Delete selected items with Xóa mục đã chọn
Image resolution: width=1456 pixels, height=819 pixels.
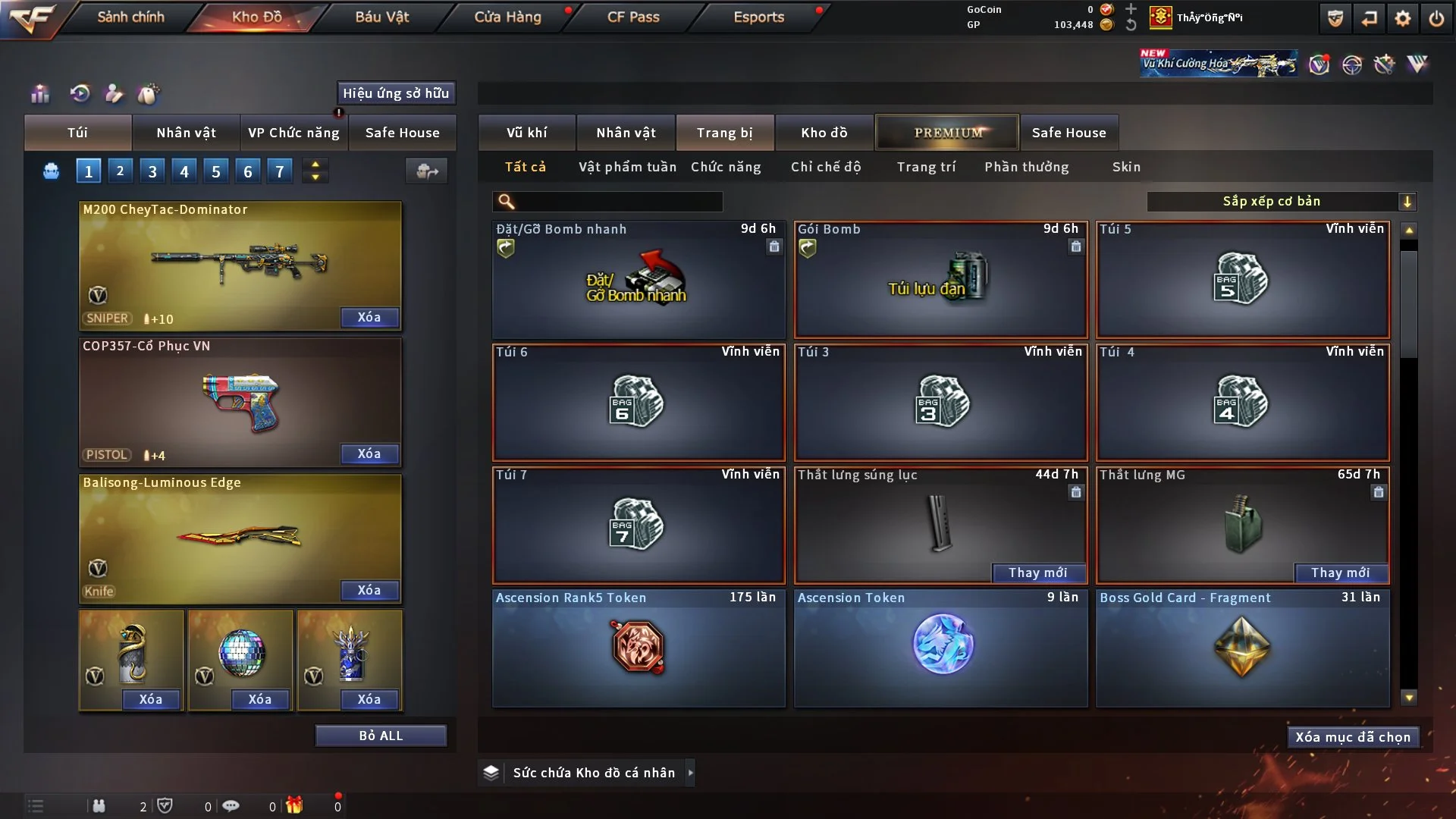click(1353, 737)
